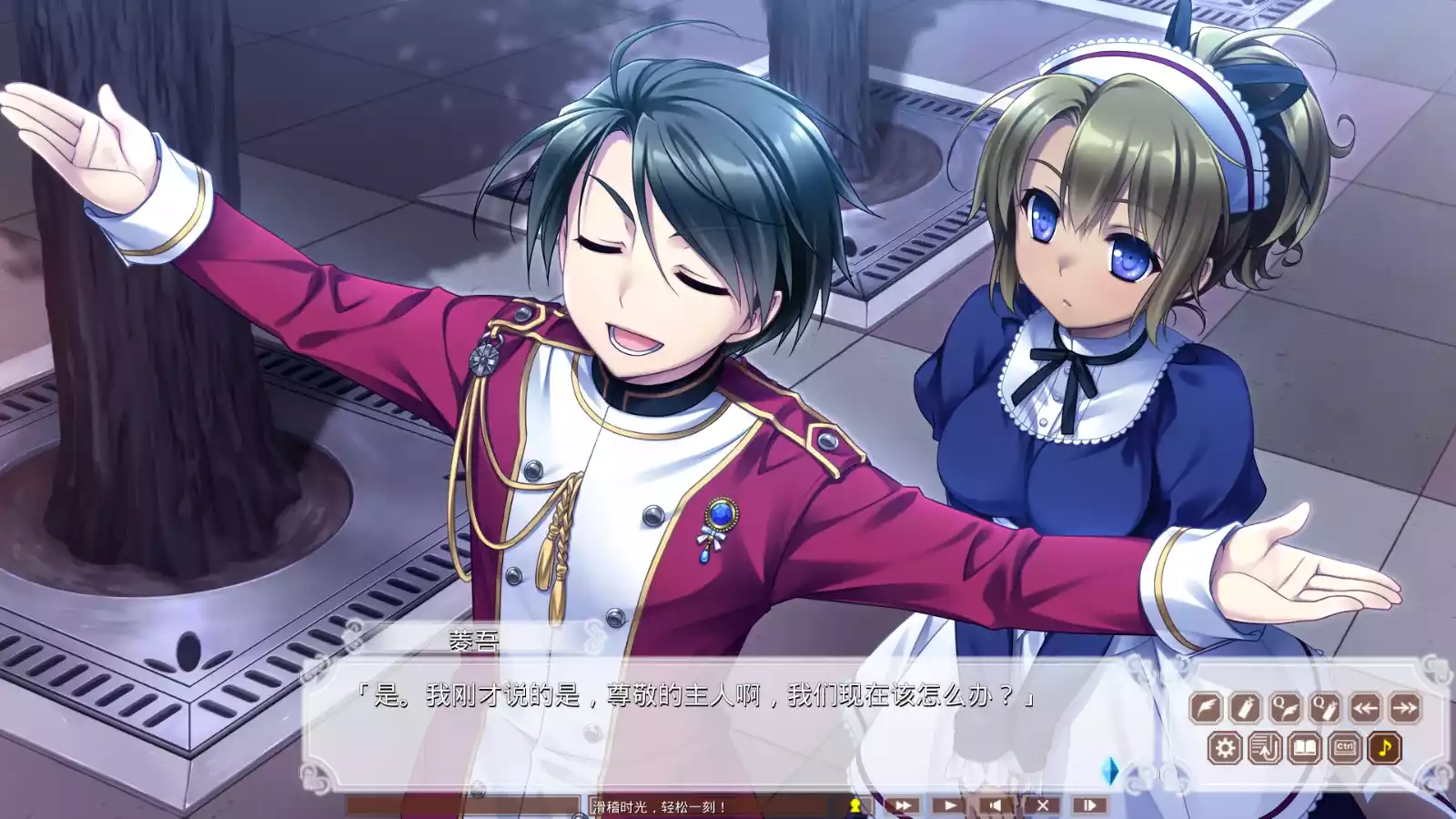Perform a quick load with the Q-pen icon
1456x819 pixels.
1324,708
